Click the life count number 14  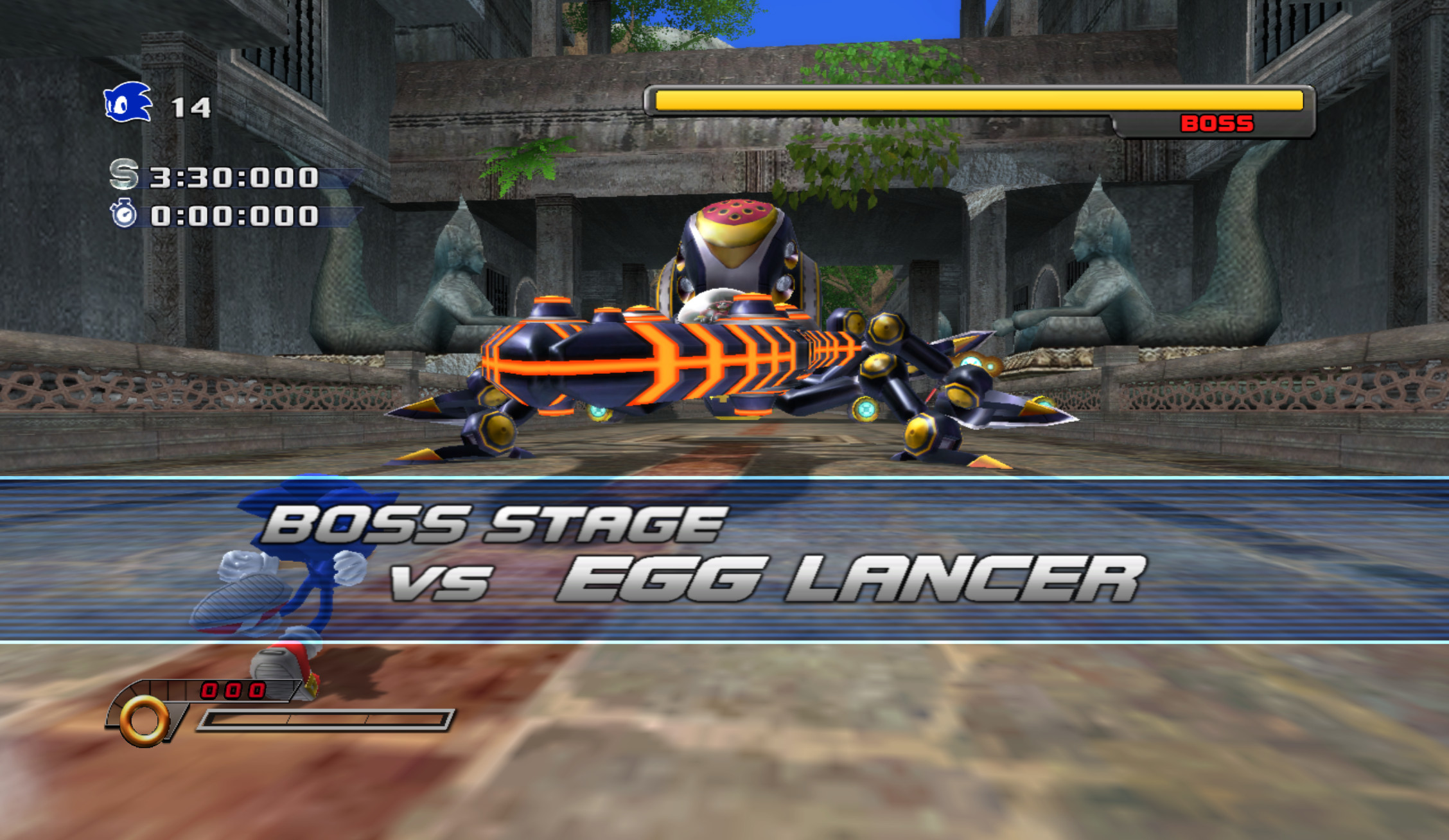click(190, 108)
